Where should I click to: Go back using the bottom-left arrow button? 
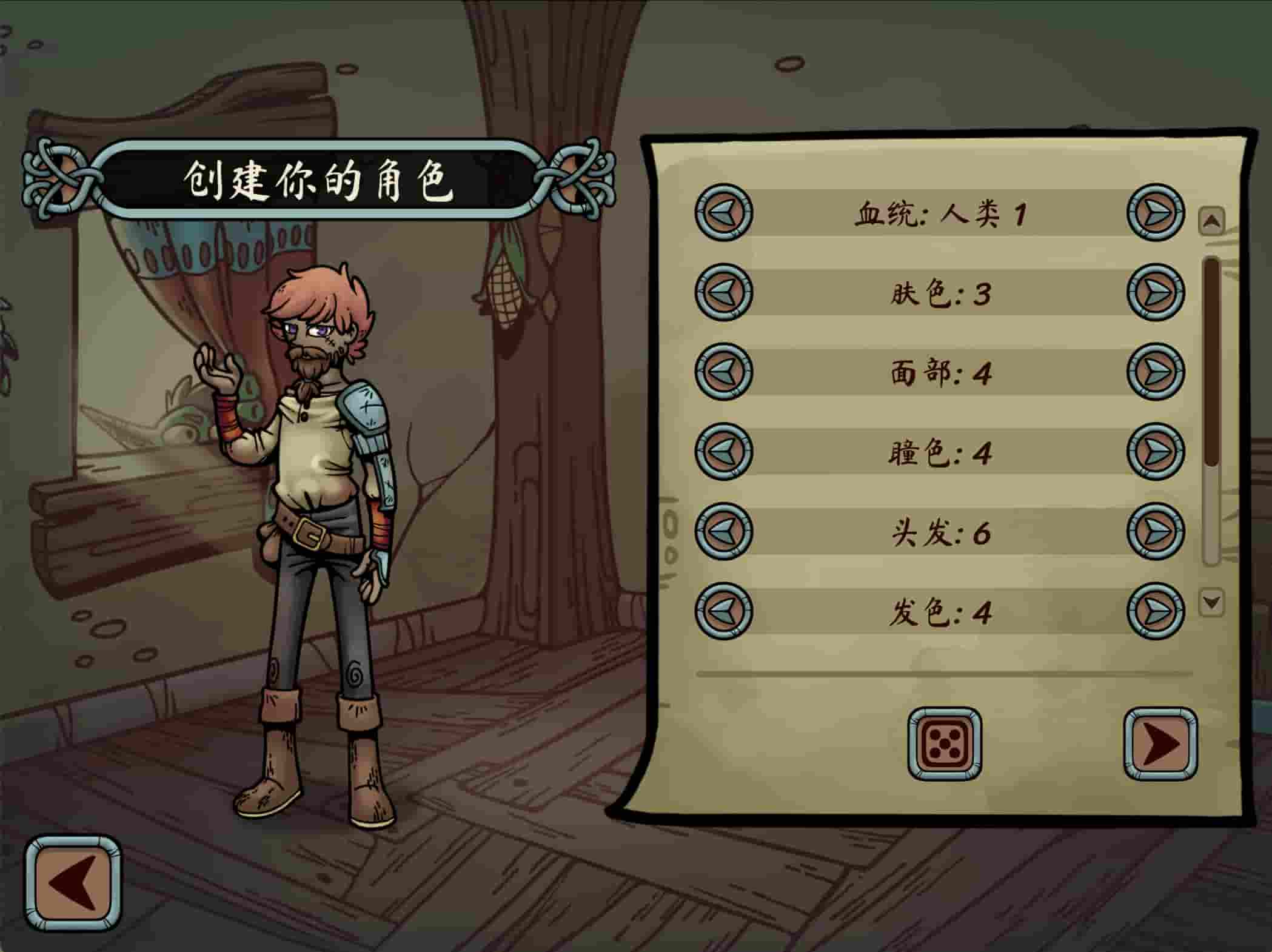click(x=73, y=883)
